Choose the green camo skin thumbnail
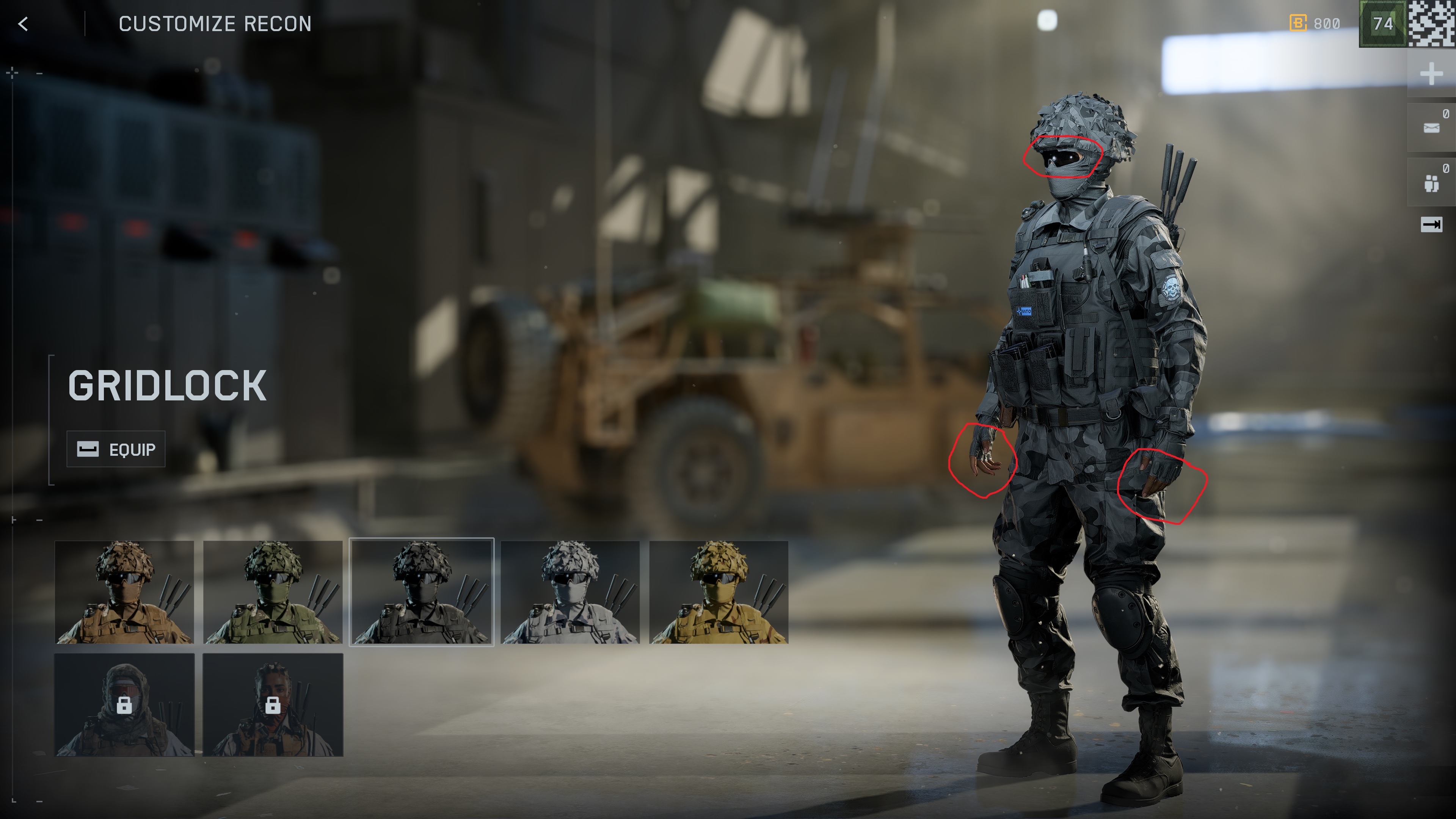The image size is (1456, 819). pos(273,592)
